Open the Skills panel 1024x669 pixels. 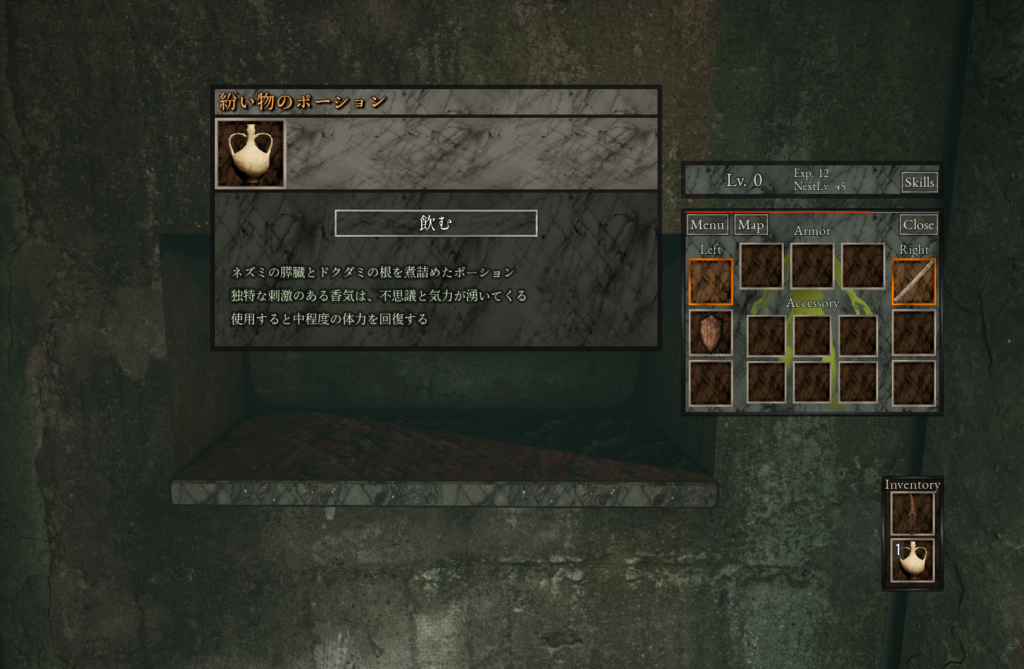919,182
